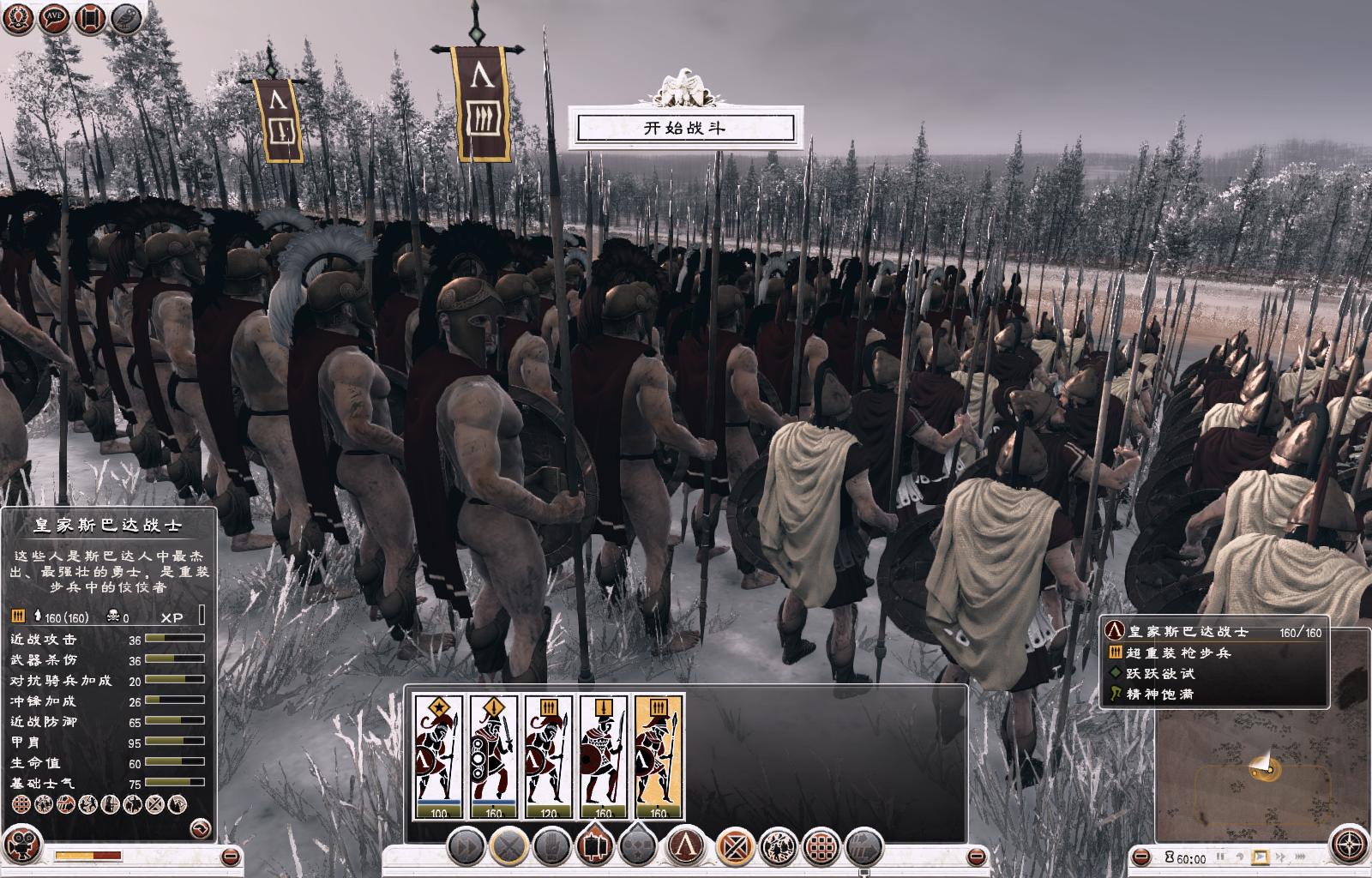Pause the battle using the pause control
Screen dimensions: 1372x878
(1219, 857)
